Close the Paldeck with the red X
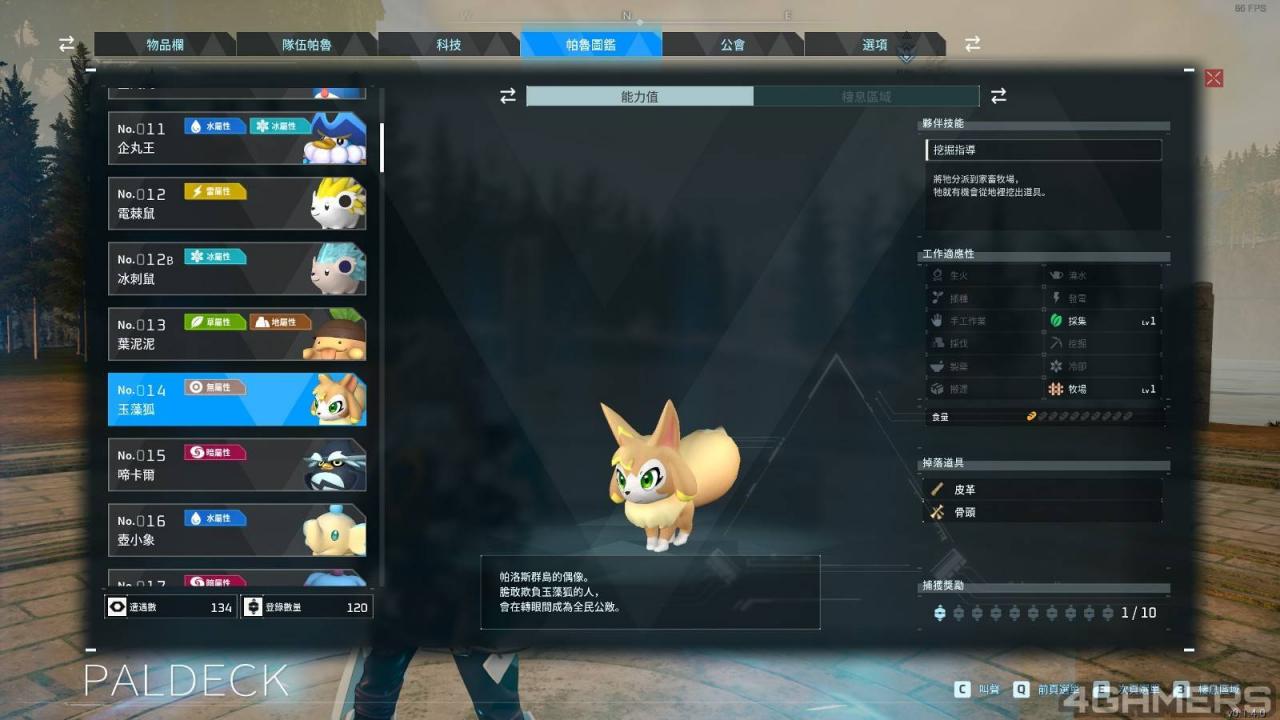The width and height of the screenshot is (1280, 720). coord(1214,78)
